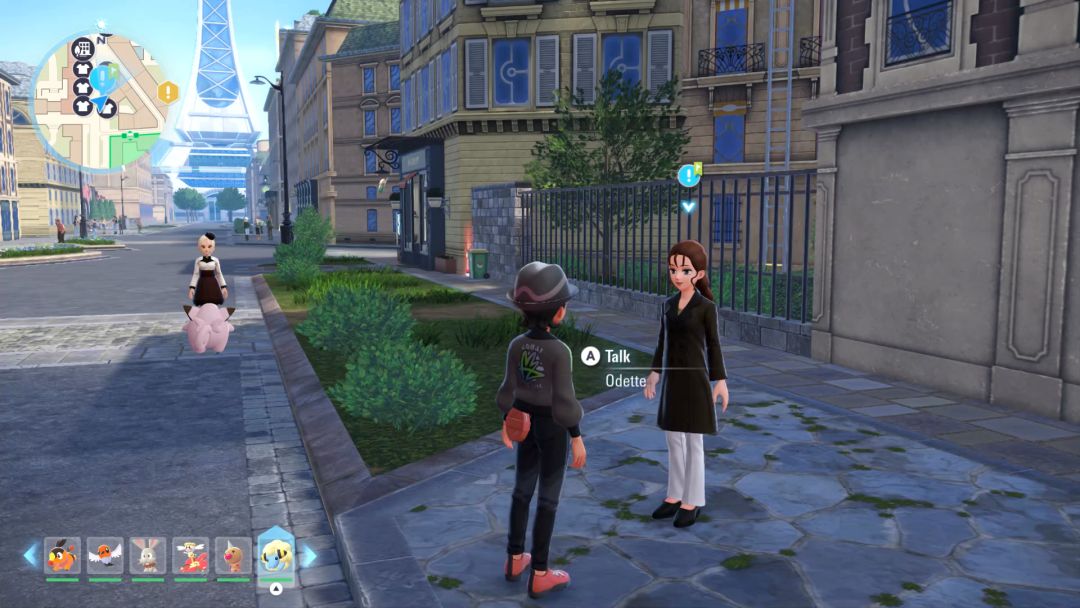Select the blue exclamation marker on the minimap
This screenshot has width=1080, height=608.
[x=101, y=76]
